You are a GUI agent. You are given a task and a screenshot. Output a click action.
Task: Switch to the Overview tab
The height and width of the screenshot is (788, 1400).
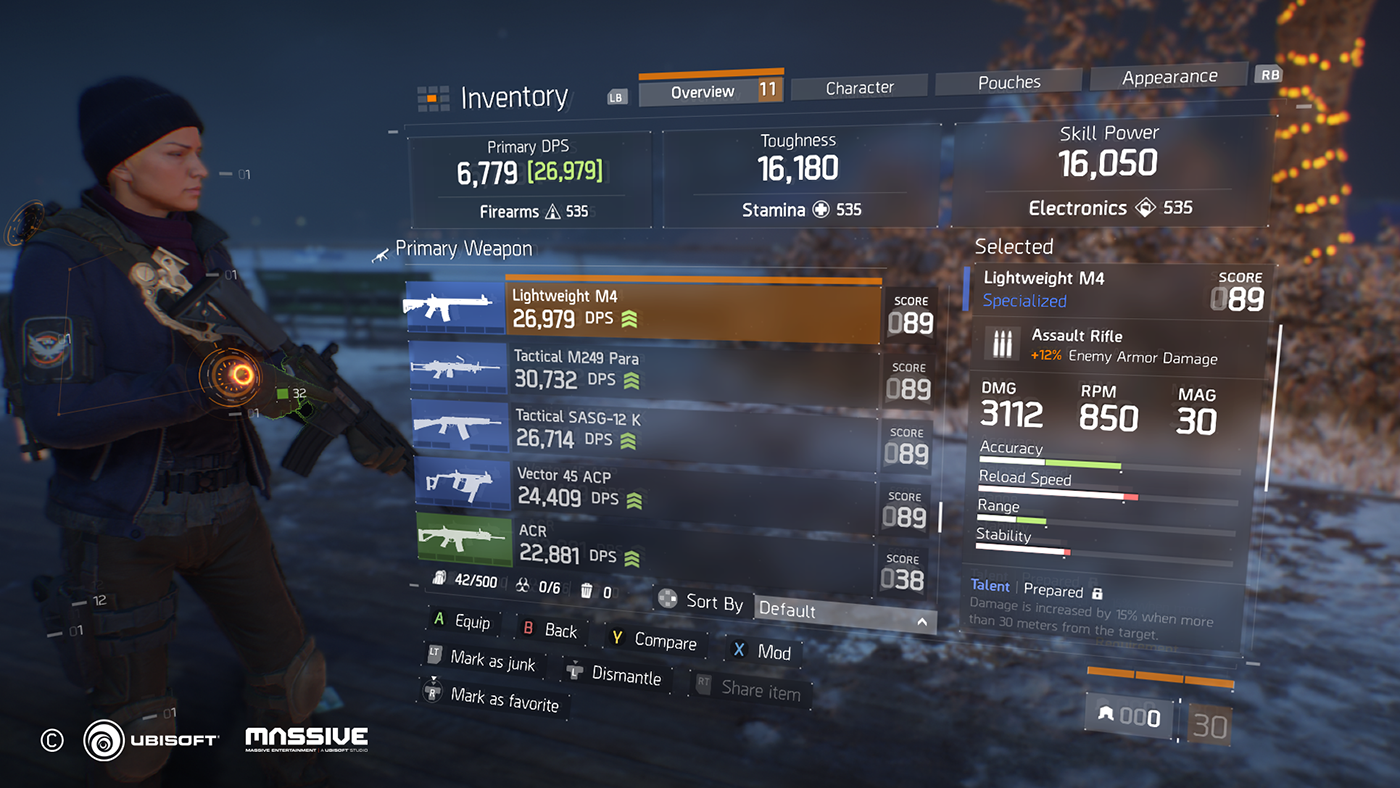coord(704,91)
